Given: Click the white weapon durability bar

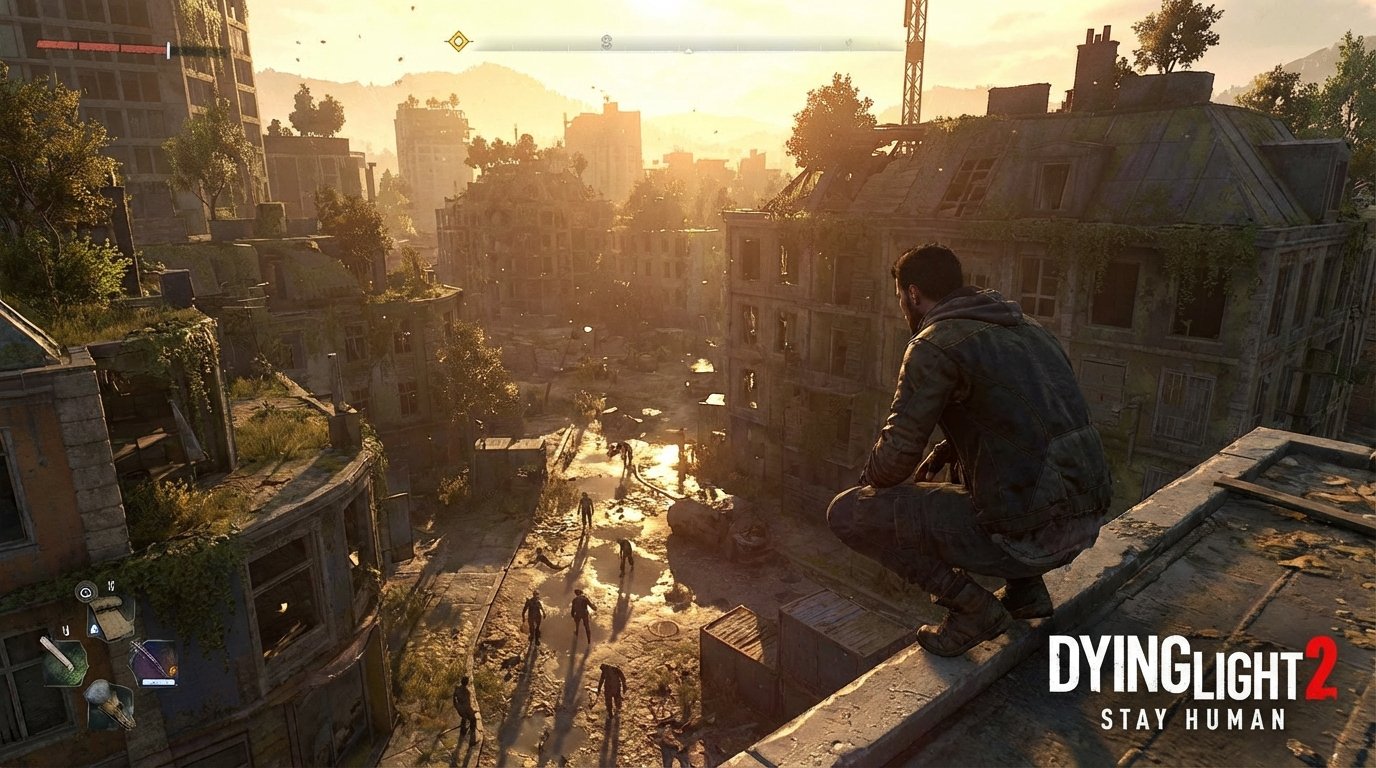Looking at the screenshot, I should click(x=158, y=682).
